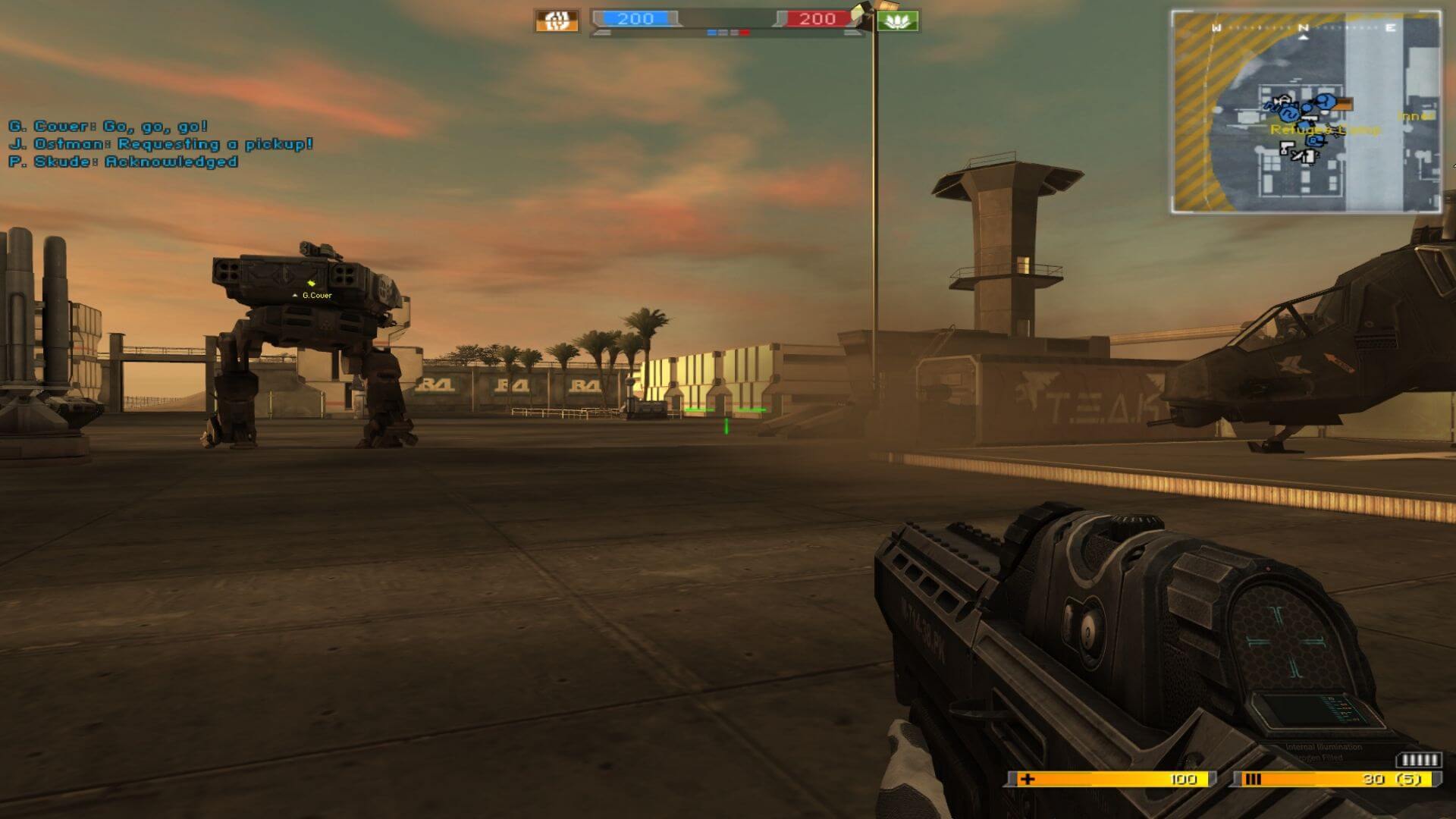The height and width of the screenshot is (819, 1456).
Task: Click J. Ostman's pickup request message
Action: click(x=161, y=144)
